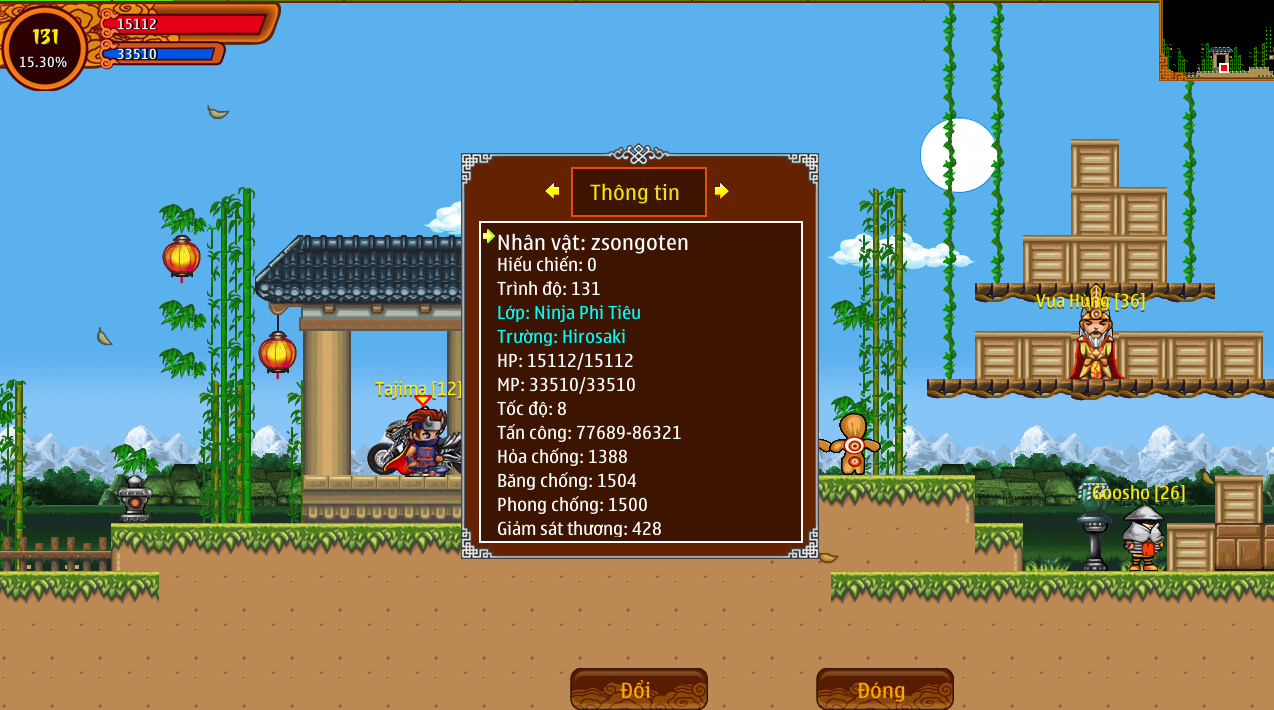This screenshot has width=1274, height=710.
Task: Click the Đổi button
Action: [x=638, y=689]
